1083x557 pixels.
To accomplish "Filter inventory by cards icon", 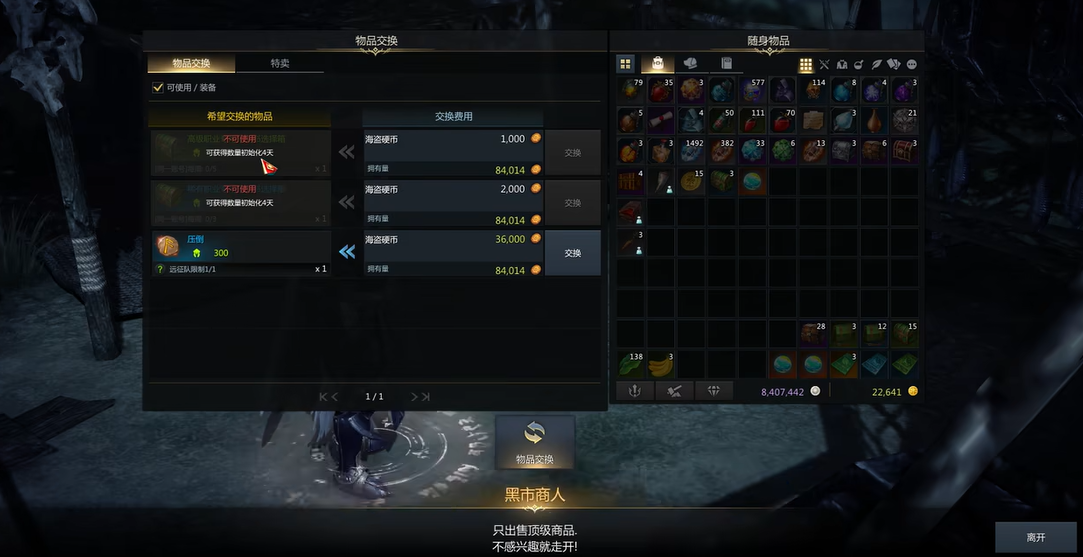I will pos(894,65).
